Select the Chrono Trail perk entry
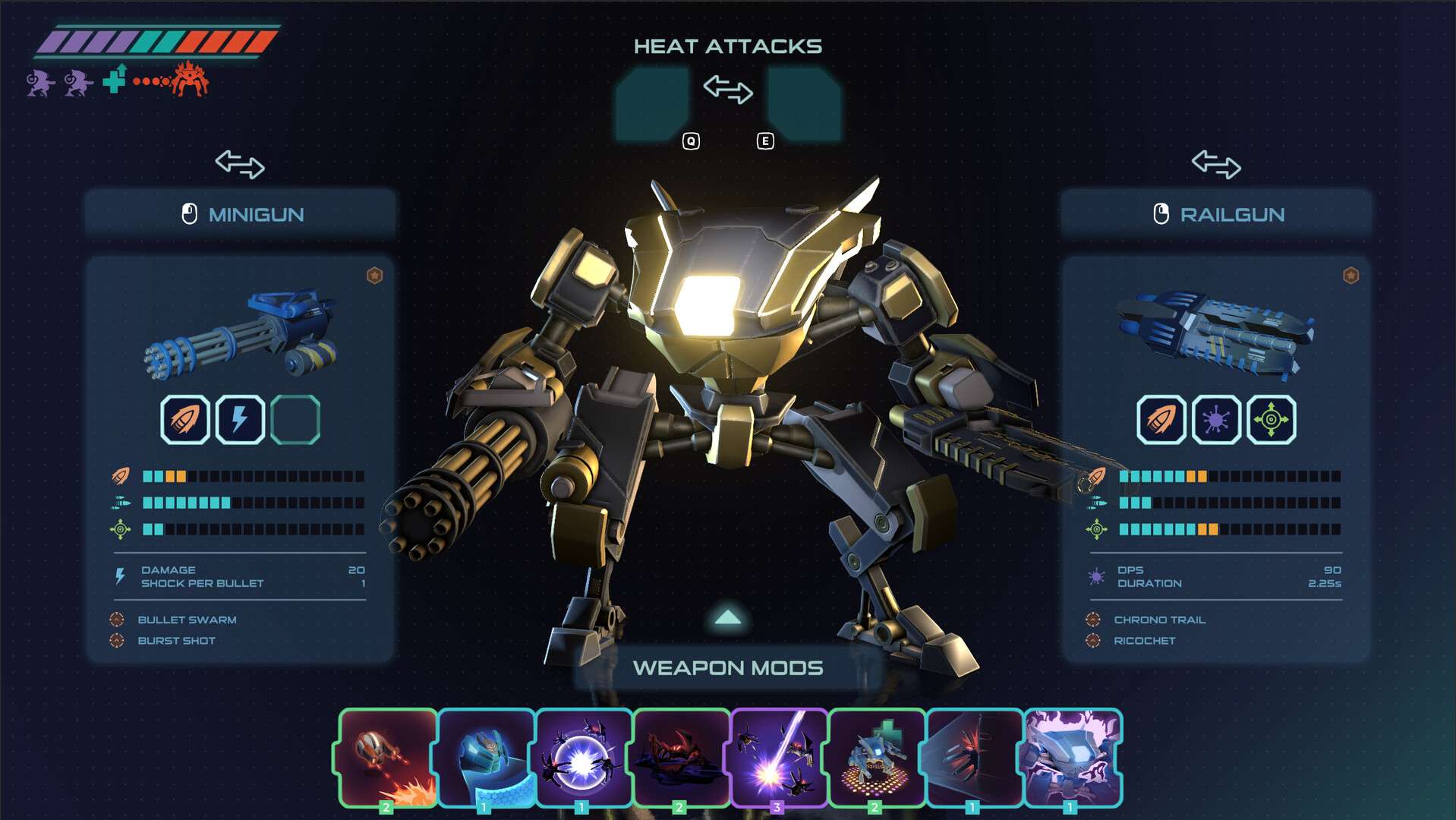The image size is (1456, 820). point(1159,620)
